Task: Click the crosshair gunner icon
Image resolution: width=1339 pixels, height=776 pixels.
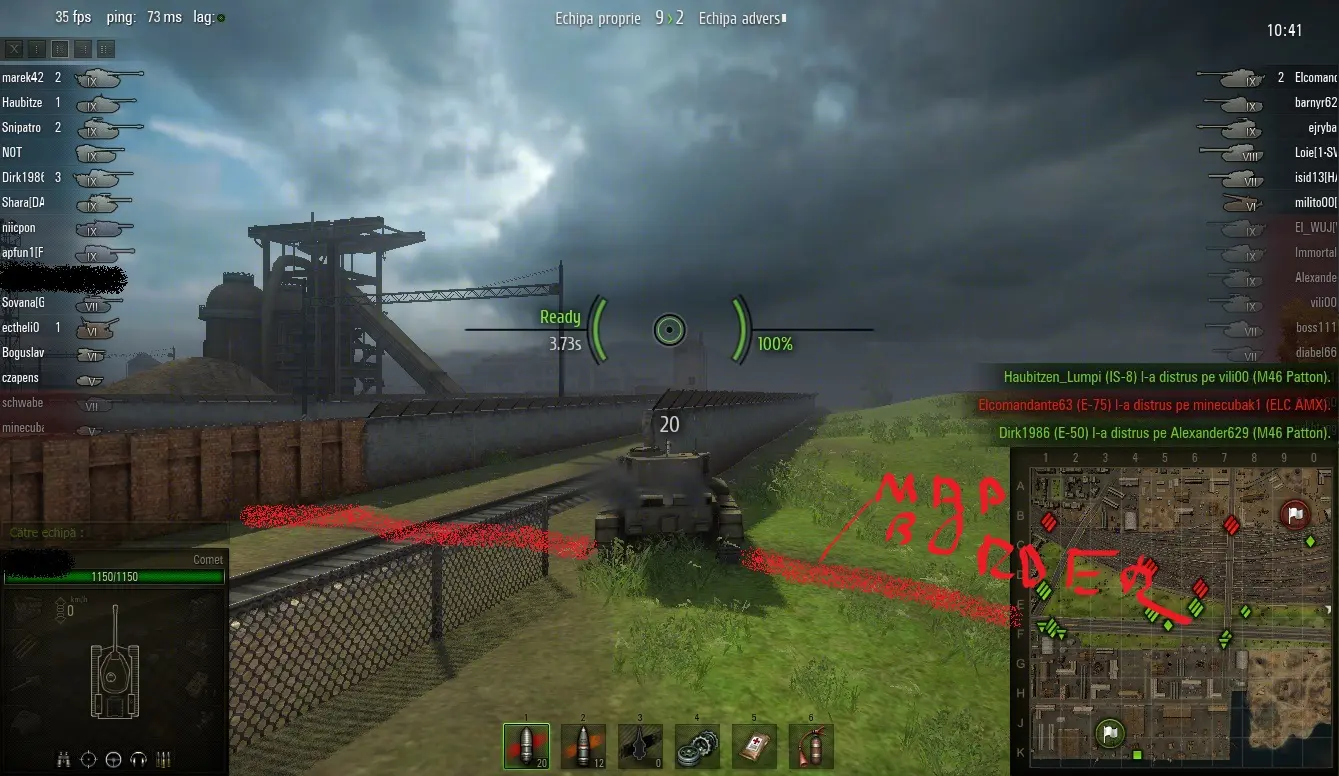Action: pyautogui.click(x=88, y=758)
